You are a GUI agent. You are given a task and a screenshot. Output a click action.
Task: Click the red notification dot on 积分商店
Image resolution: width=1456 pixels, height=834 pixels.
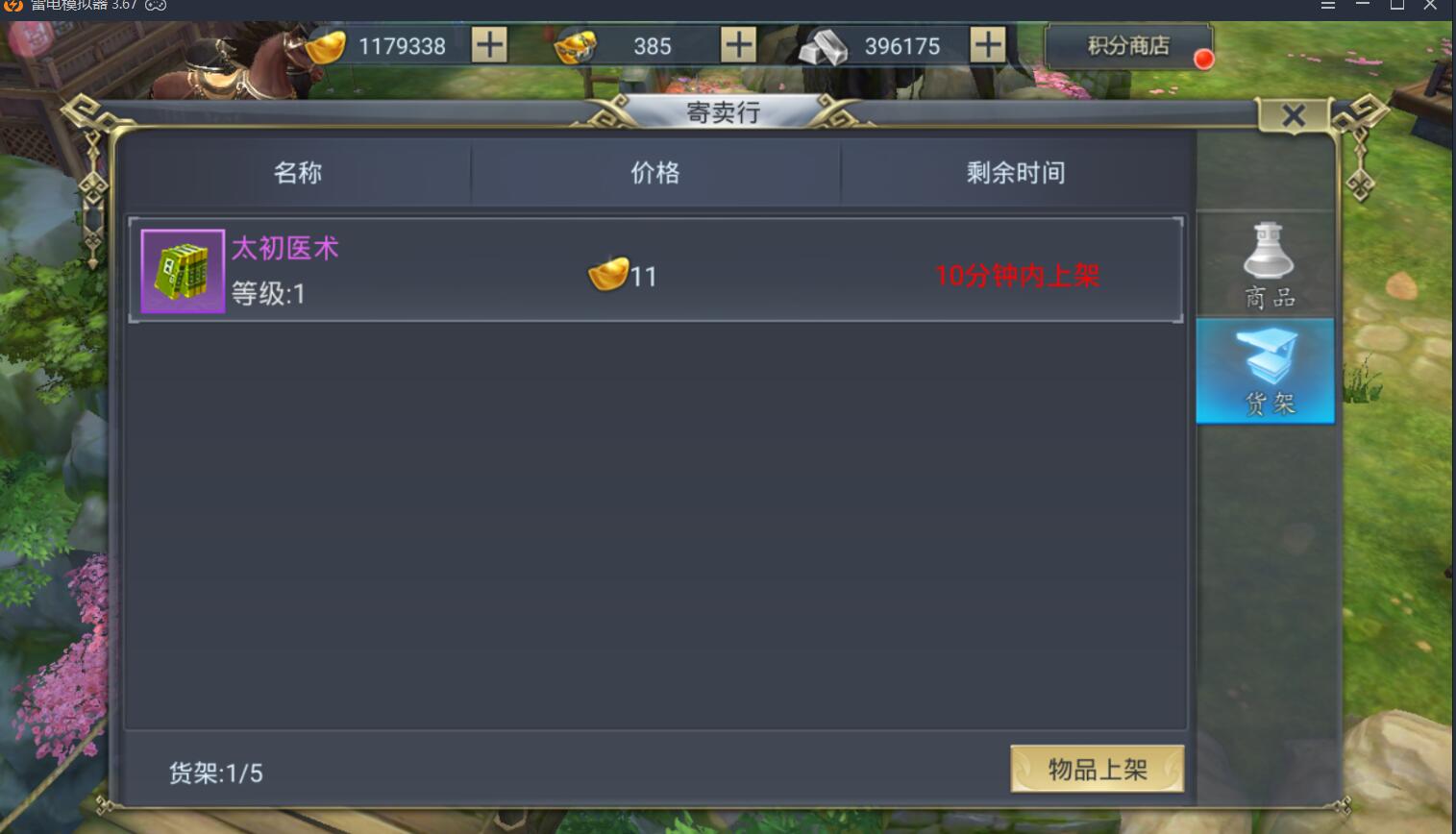(x=1202, y=57)
